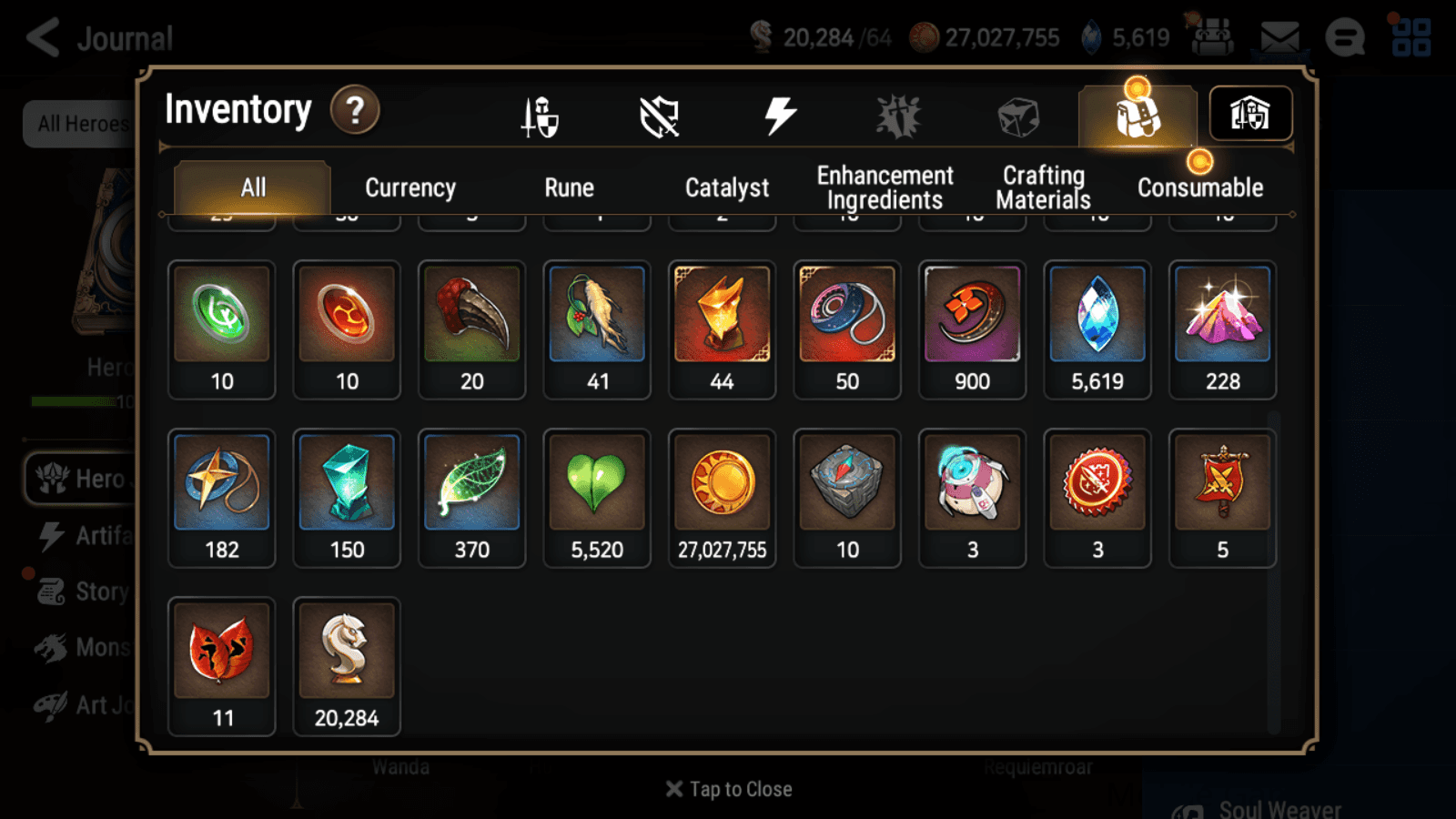Open the grid menu icon top right

tap(1416, 36)
